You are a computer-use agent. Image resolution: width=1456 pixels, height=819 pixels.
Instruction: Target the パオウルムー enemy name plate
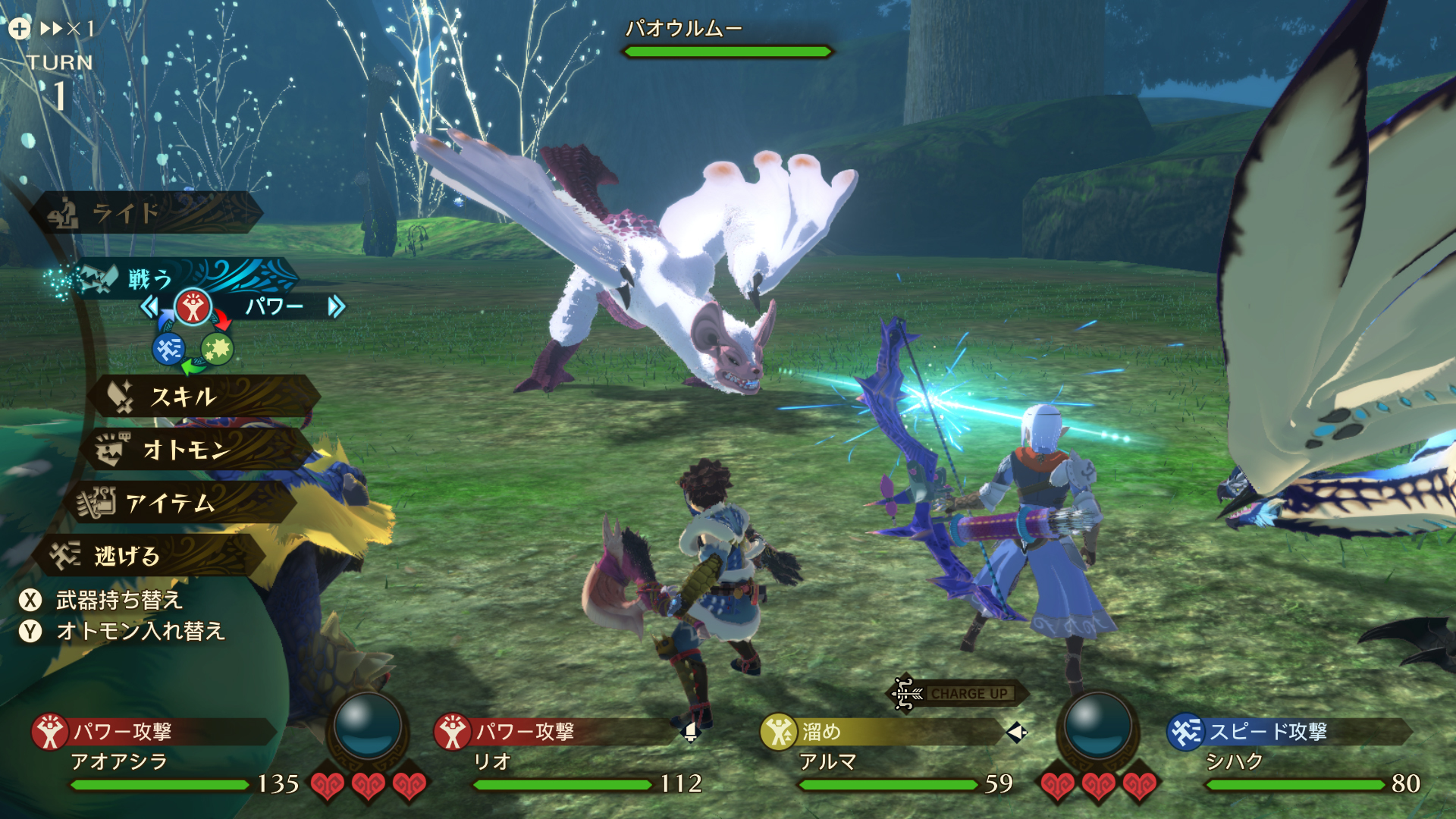(x=682, y=29)
